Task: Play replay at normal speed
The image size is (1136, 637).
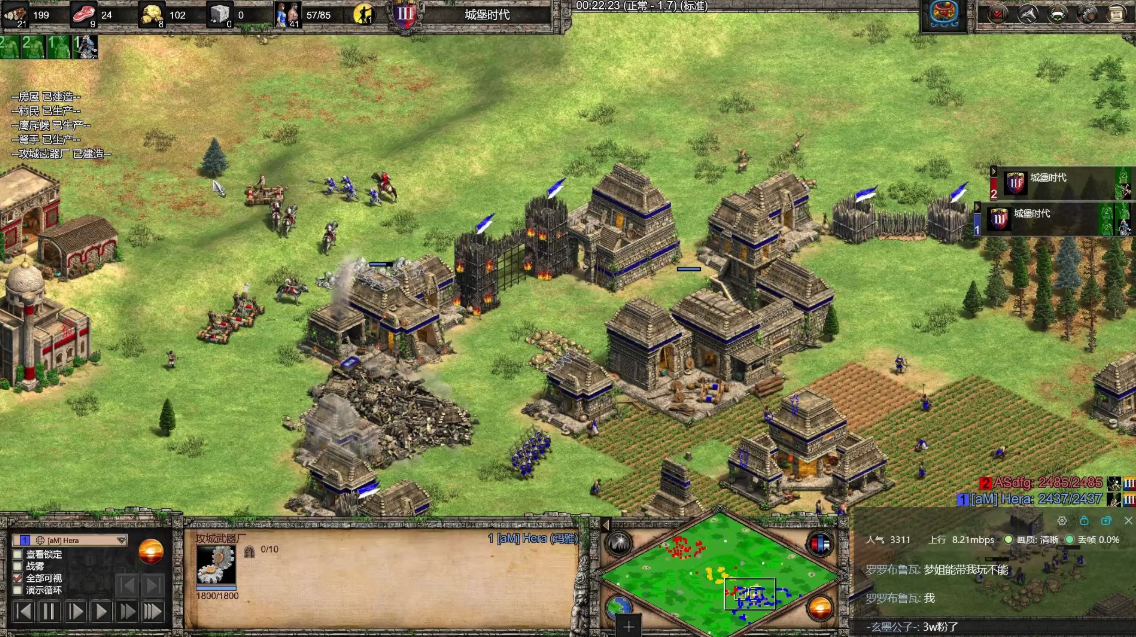Action: [x=101, y=611]
